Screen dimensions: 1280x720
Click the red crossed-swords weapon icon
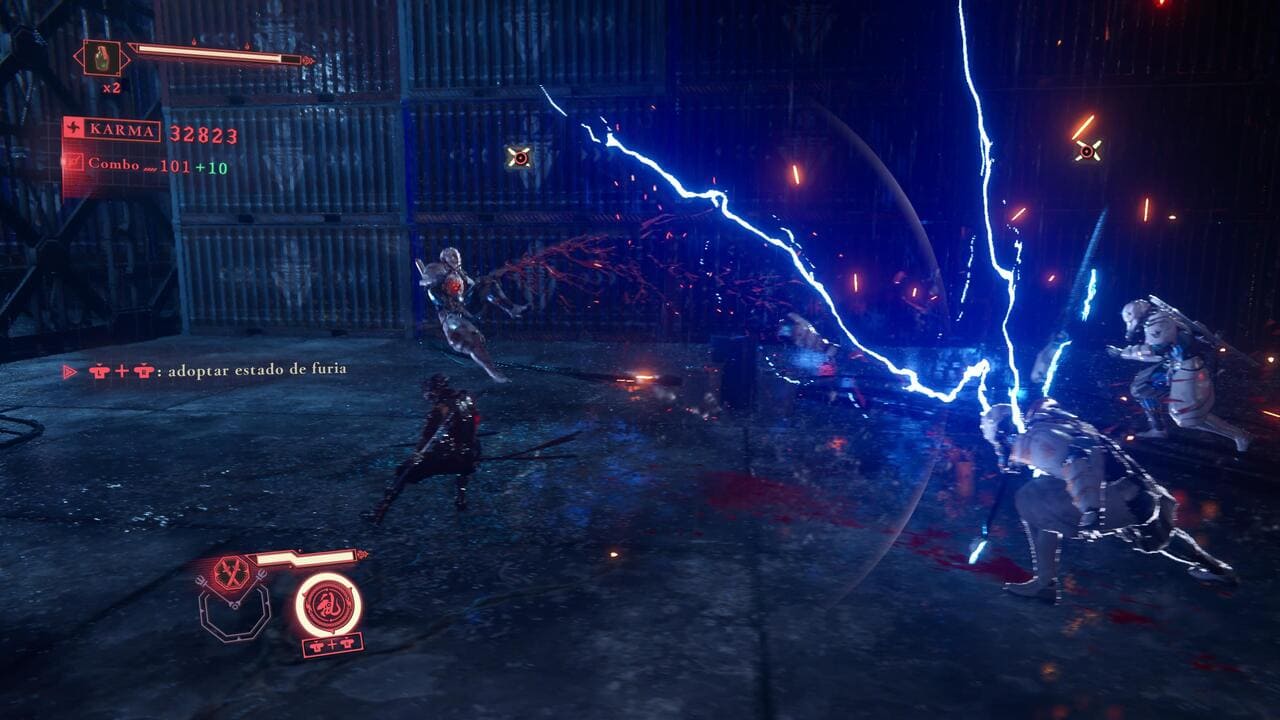coord(232,574)
